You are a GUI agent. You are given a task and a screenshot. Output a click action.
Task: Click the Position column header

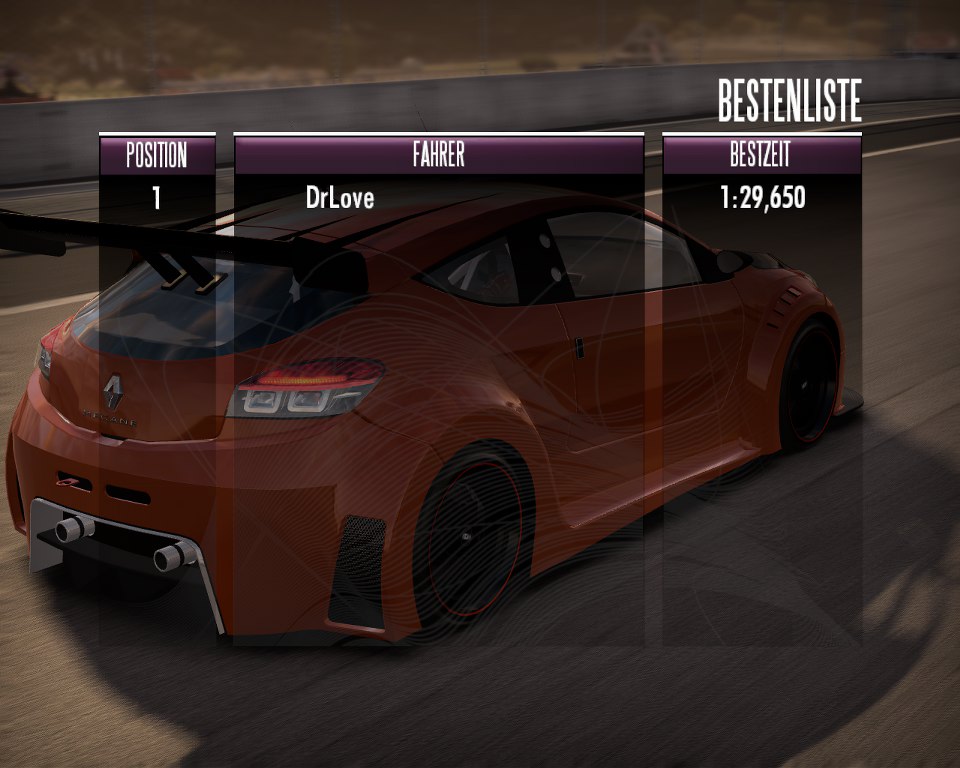(x=157, y=155)
